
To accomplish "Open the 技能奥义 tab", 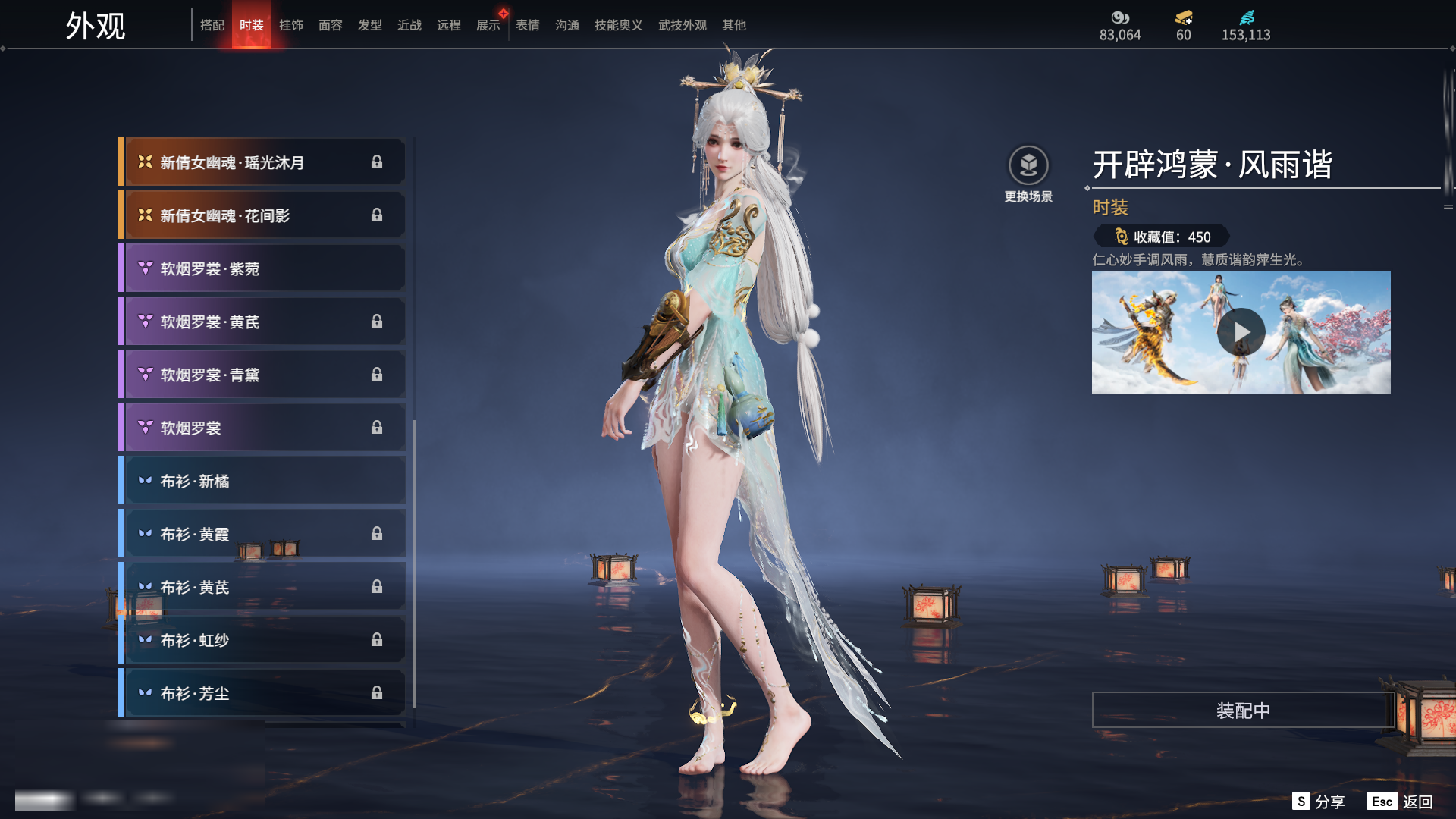I will (619, 25).
